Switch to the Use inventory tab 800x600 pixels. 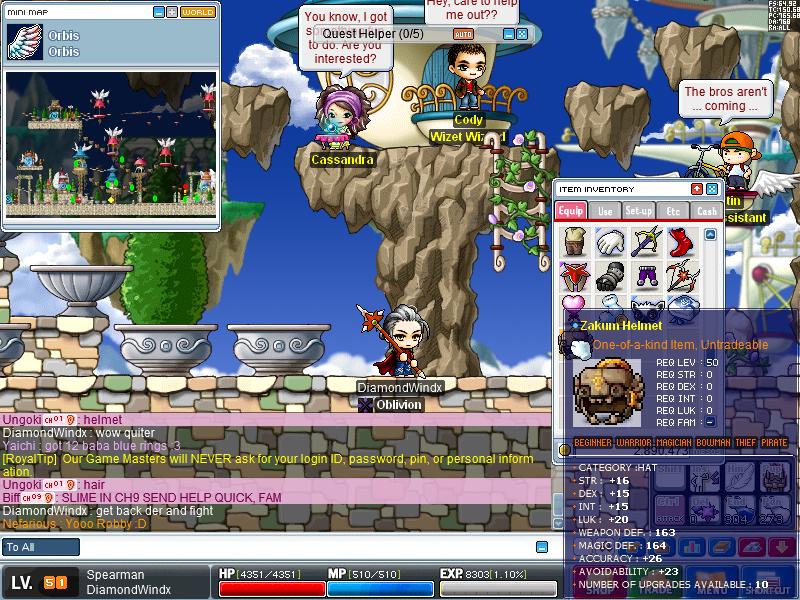pyautogui.click(x=605, y=211)
